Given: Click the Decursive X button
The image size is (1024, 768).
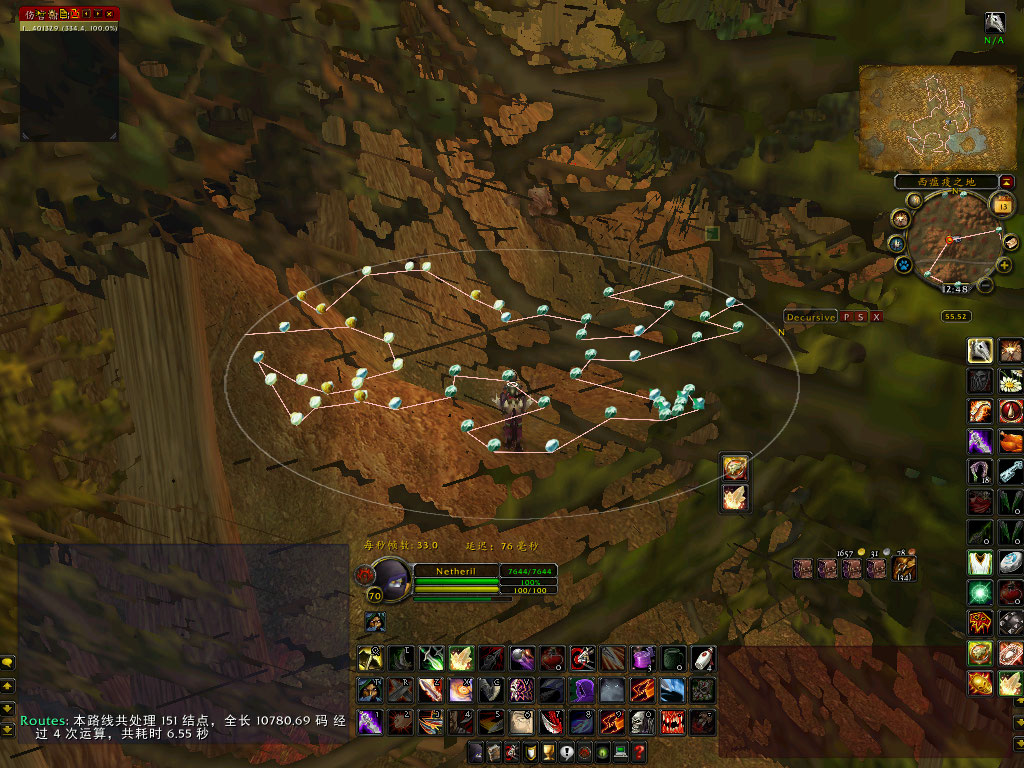Looking at the screenshot, I should click(876, 317).
